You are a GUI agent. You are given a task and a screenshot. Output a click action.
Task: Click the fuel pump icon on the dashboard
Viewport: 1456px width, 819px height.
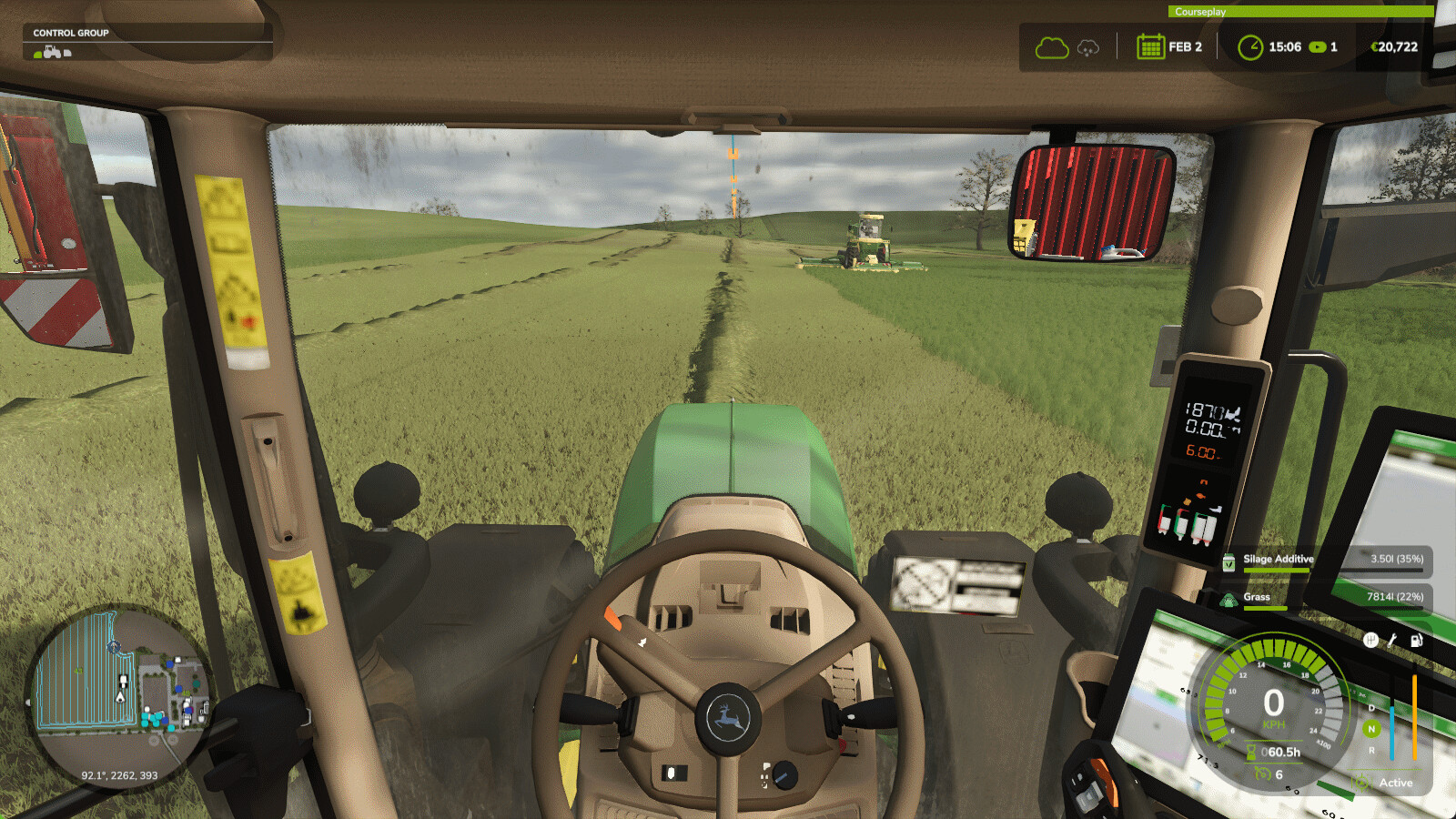[1416, 641]
